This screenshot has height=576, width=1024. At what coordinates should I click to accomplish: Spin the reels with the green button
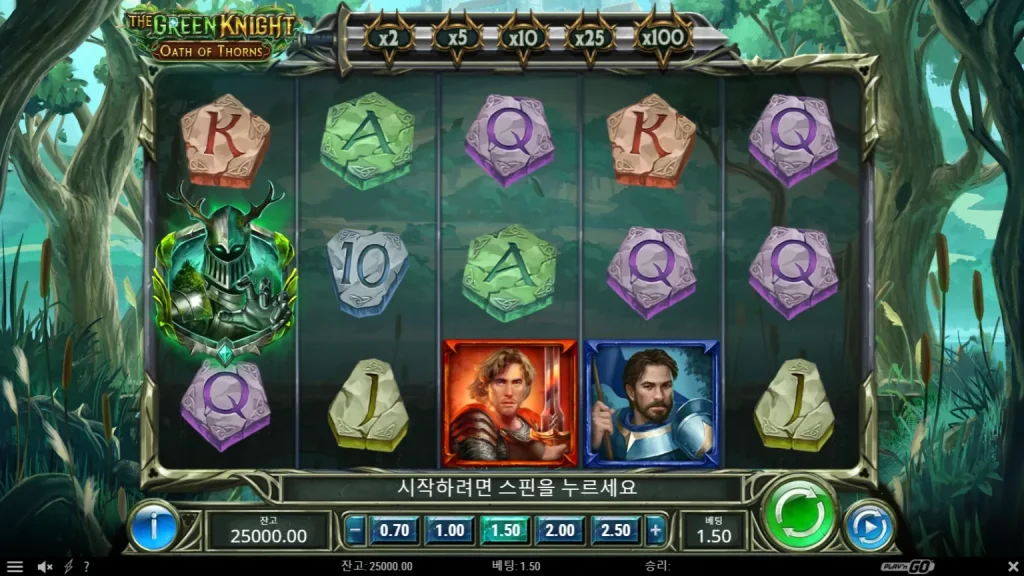coord(798,514)
